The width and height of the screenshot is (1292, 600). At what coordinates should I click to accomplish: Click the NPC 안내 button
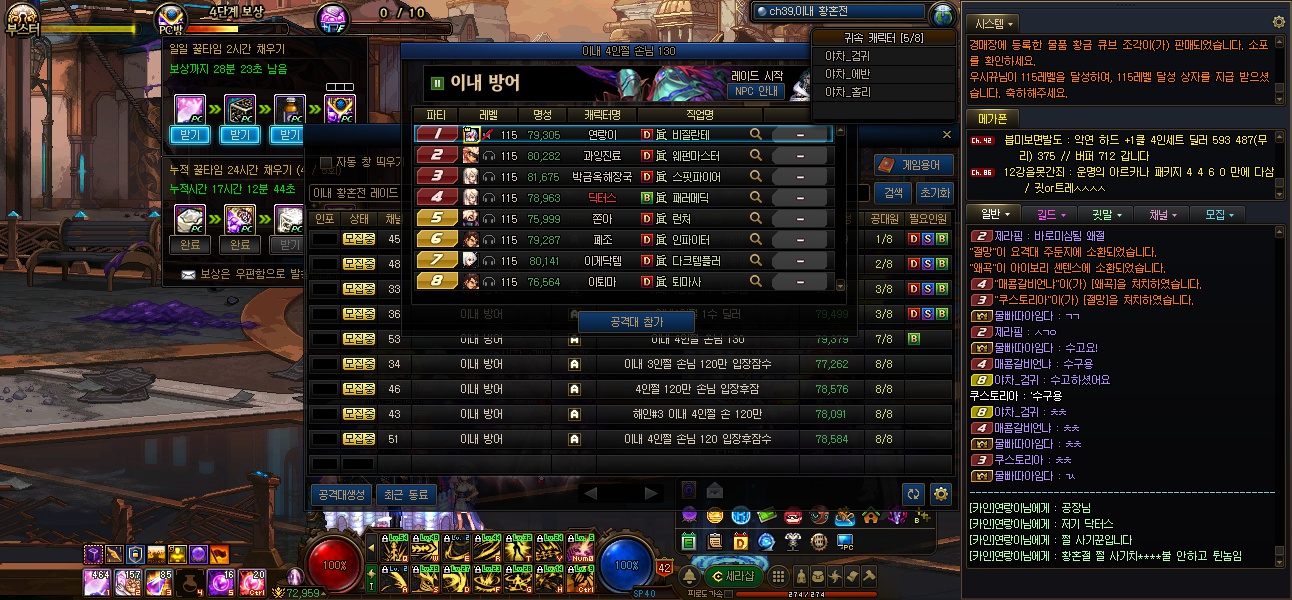click(x=756, y=91)
